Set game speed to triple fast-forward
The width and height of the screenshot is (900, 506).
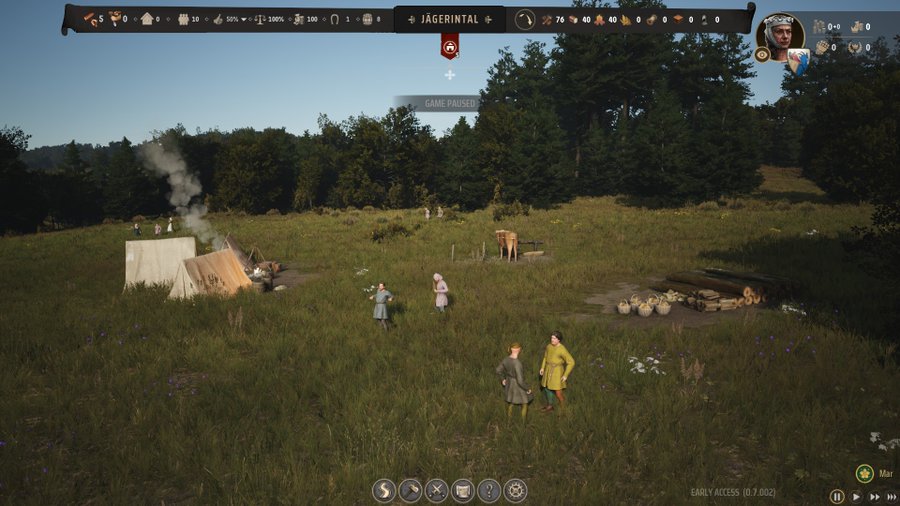click(x=890, y=496)
